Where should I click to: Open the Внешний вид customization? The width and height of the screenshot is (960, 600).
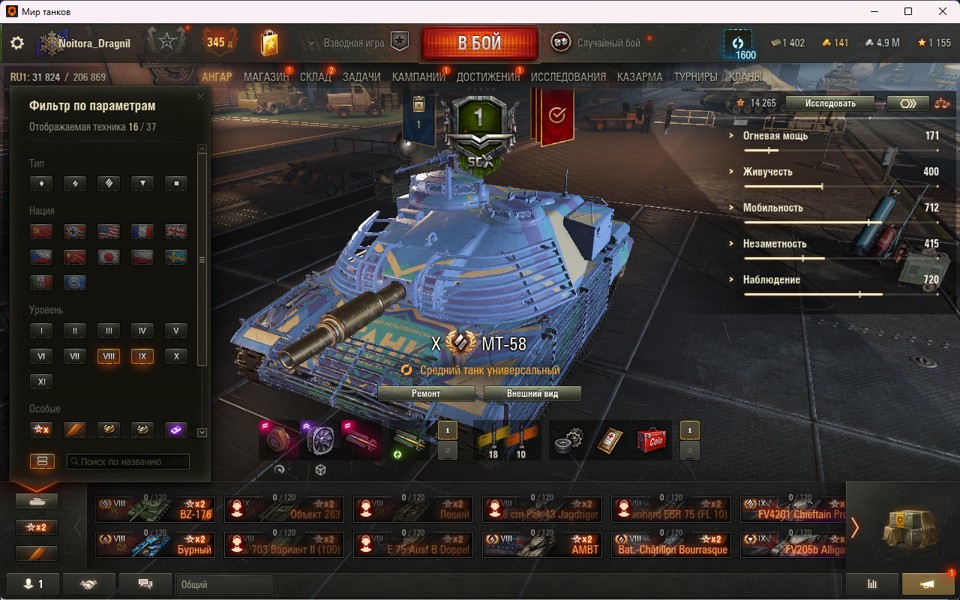[x=532, y=394]
